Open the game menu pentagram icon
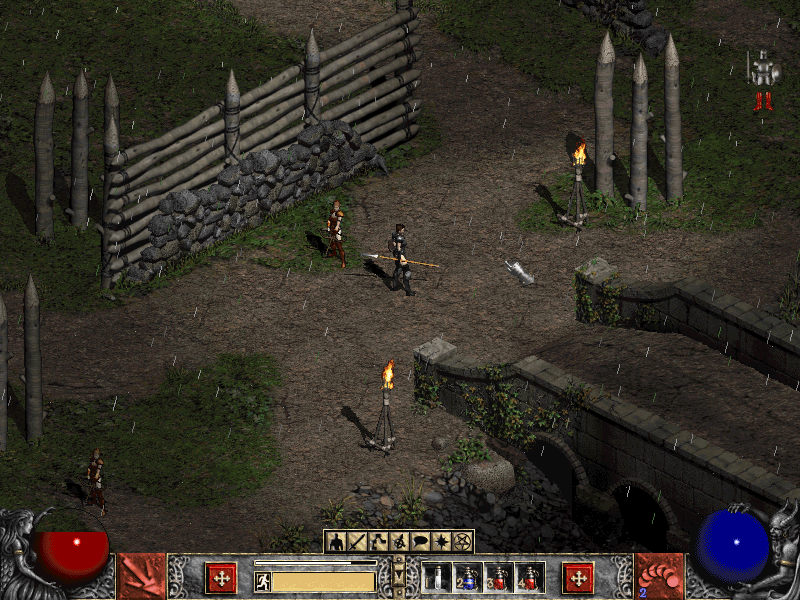The width and height of the screenshot is (800, 600). pos(462,542)
